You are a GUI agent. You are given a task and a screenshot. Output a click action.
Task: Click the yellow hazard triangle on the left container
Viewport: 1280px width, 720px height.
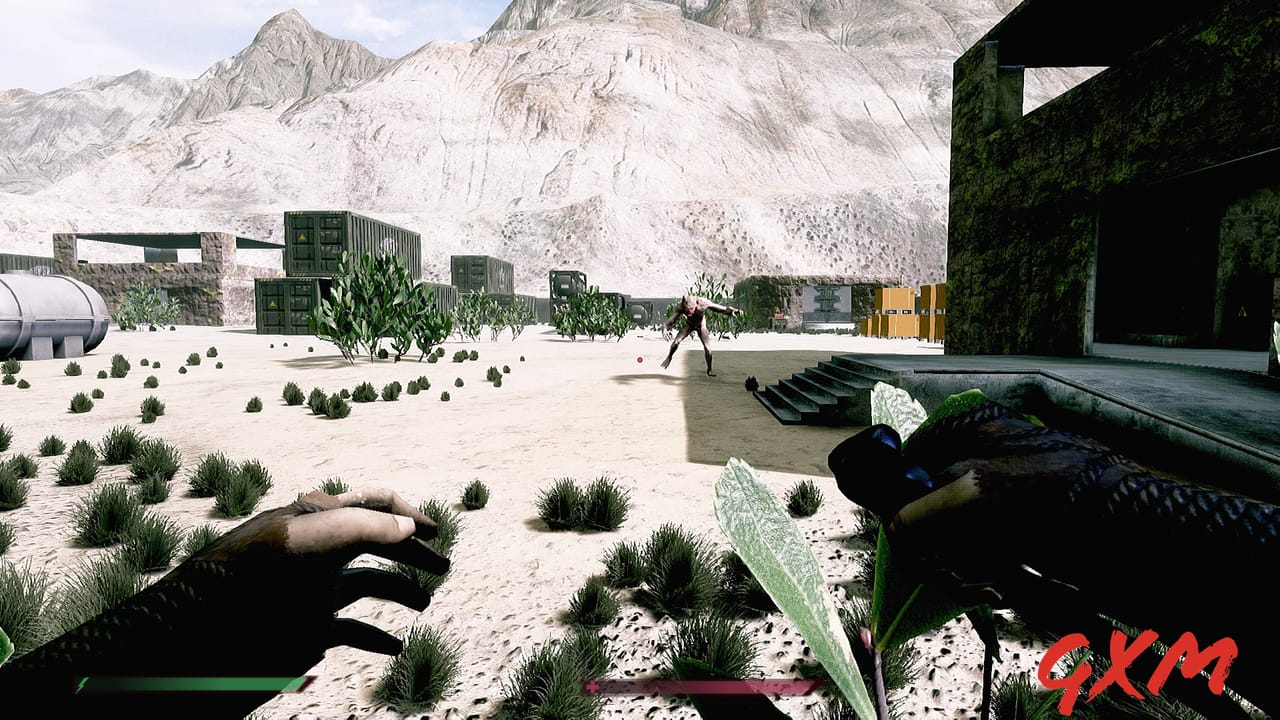[302, 235]
